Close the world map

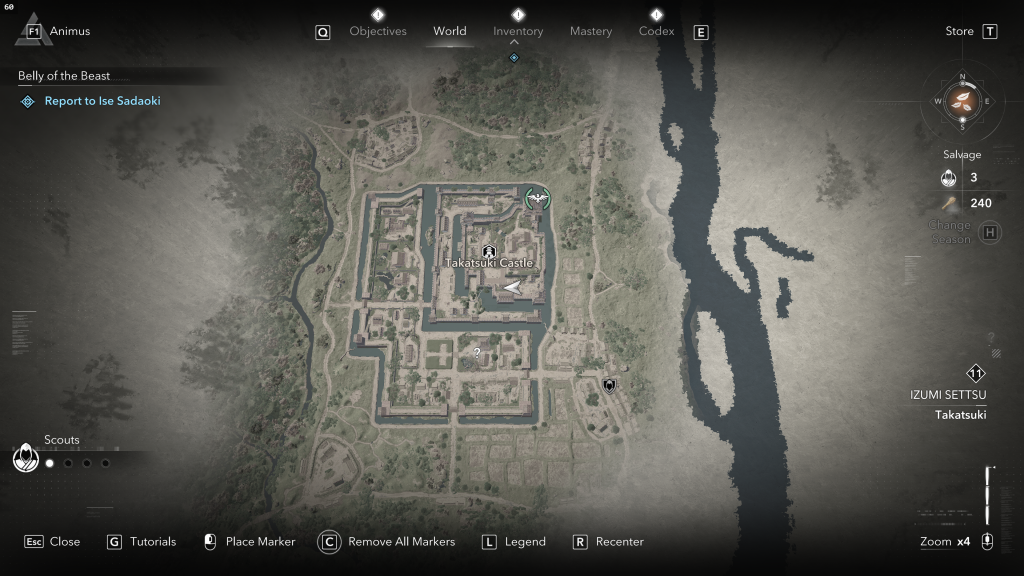click(x=52, y=542)
